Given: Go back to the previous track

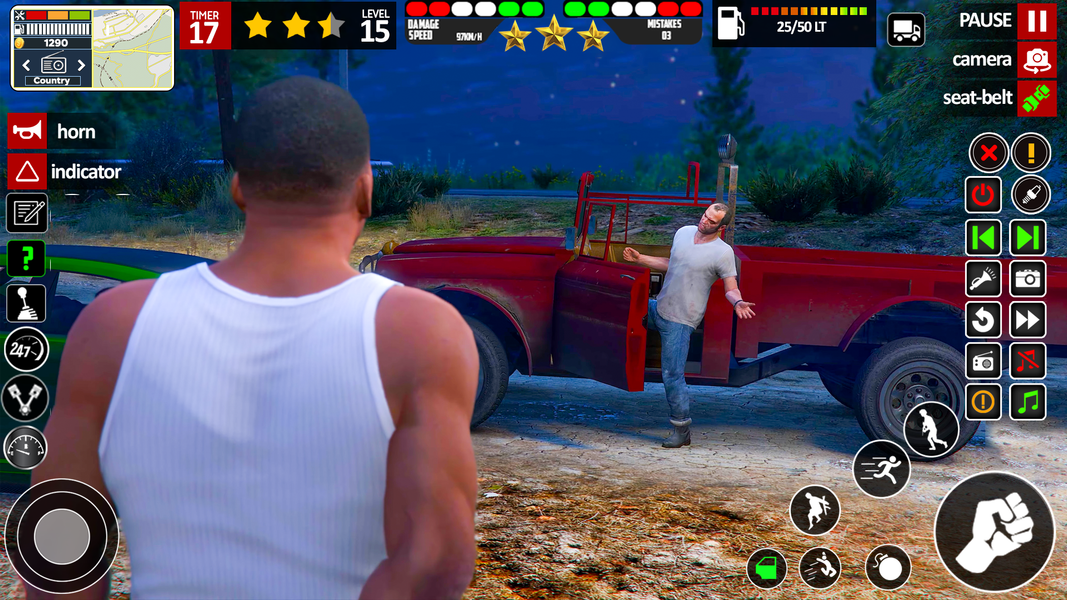Looking at the screenshot, I should pyautogui.click(x=984, y=238).
